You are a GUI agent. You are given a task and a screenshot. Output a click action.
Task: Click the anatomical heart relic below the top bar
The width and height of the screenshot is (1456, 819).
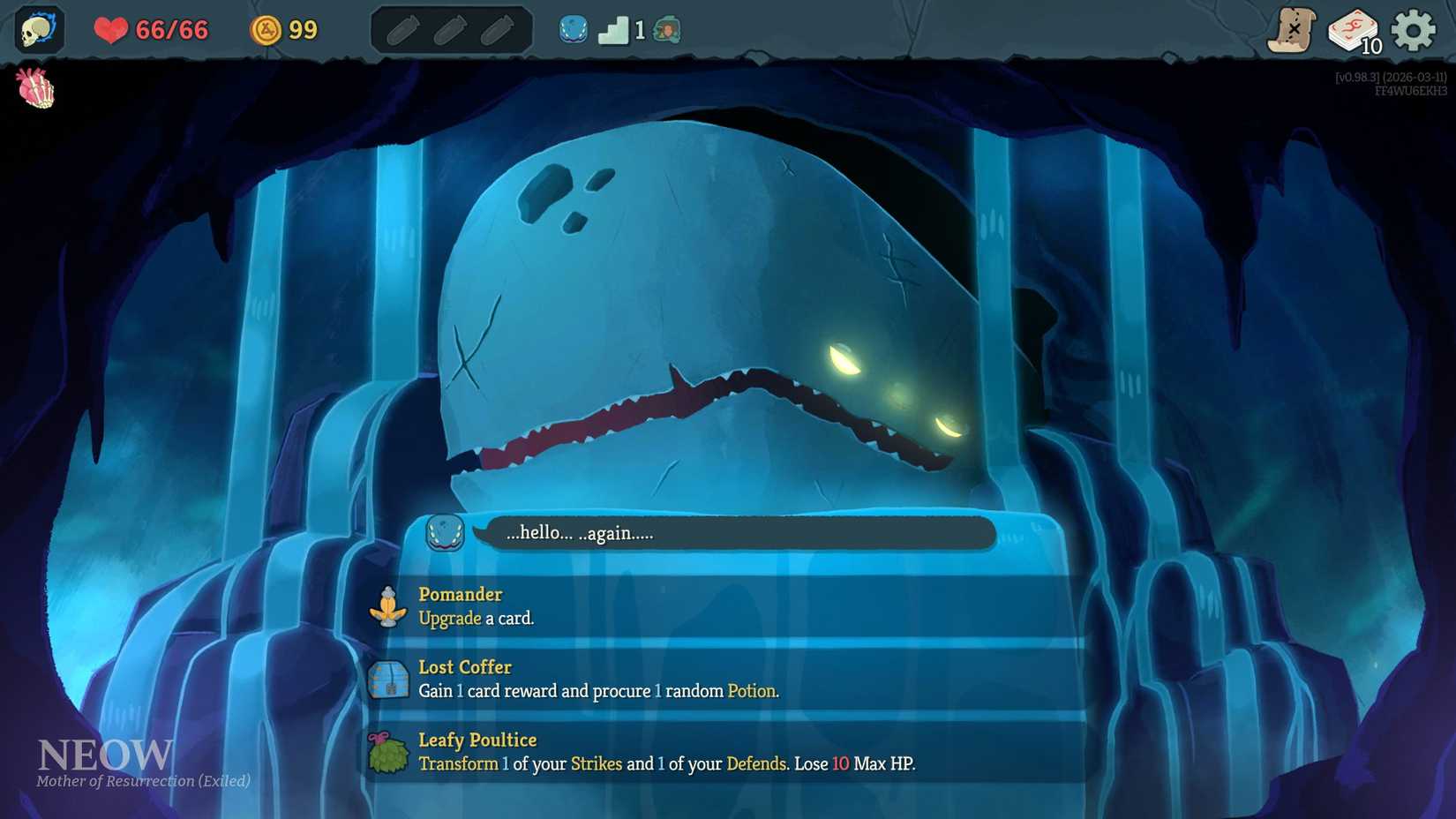click(35, 88)
